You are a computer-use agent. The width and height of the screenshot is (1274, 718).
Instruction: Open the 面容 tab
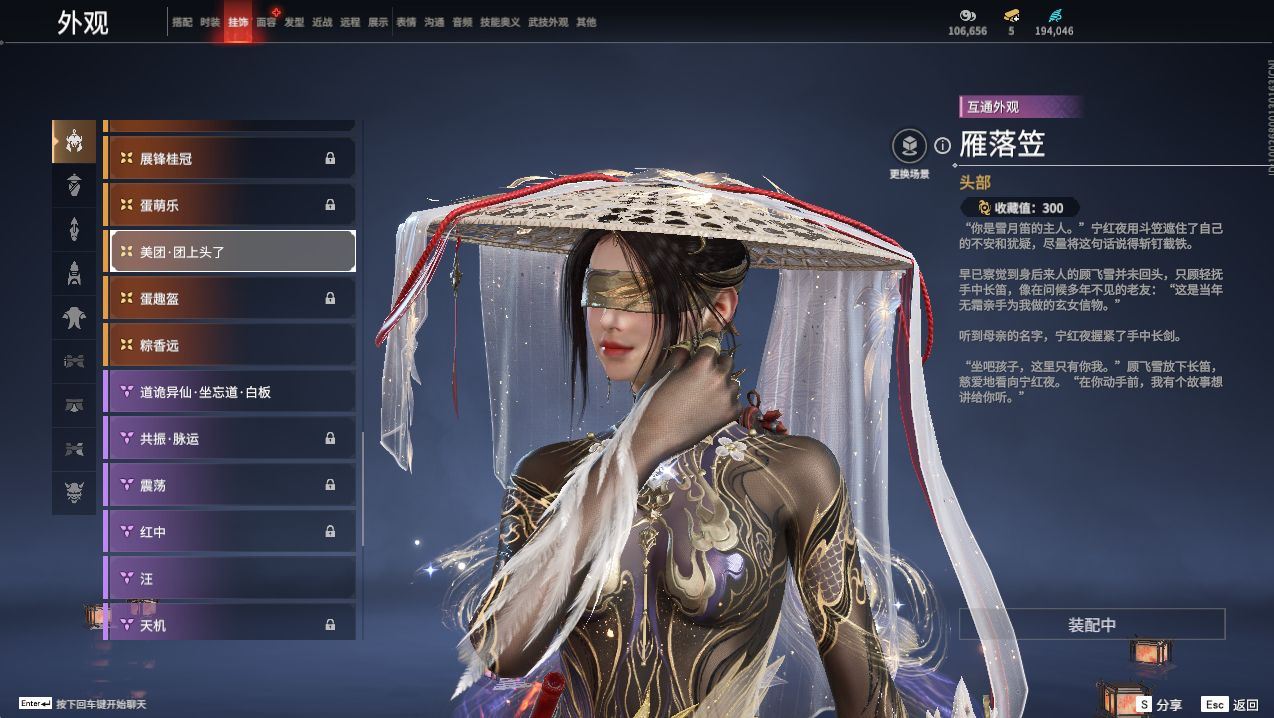(266, 22)
